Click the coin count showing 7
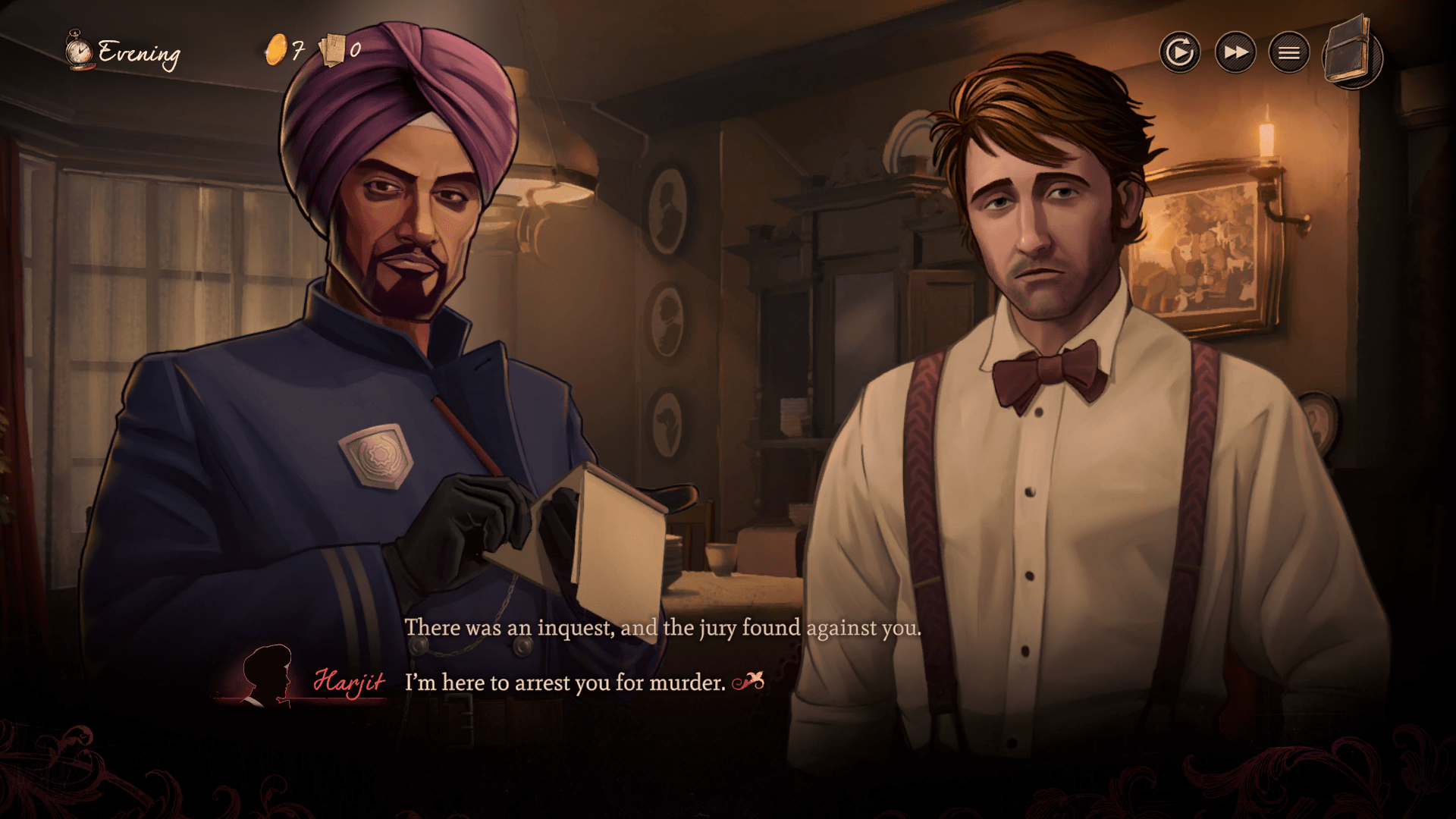Viewport: 1456px width, 819px height. point(297,52)
